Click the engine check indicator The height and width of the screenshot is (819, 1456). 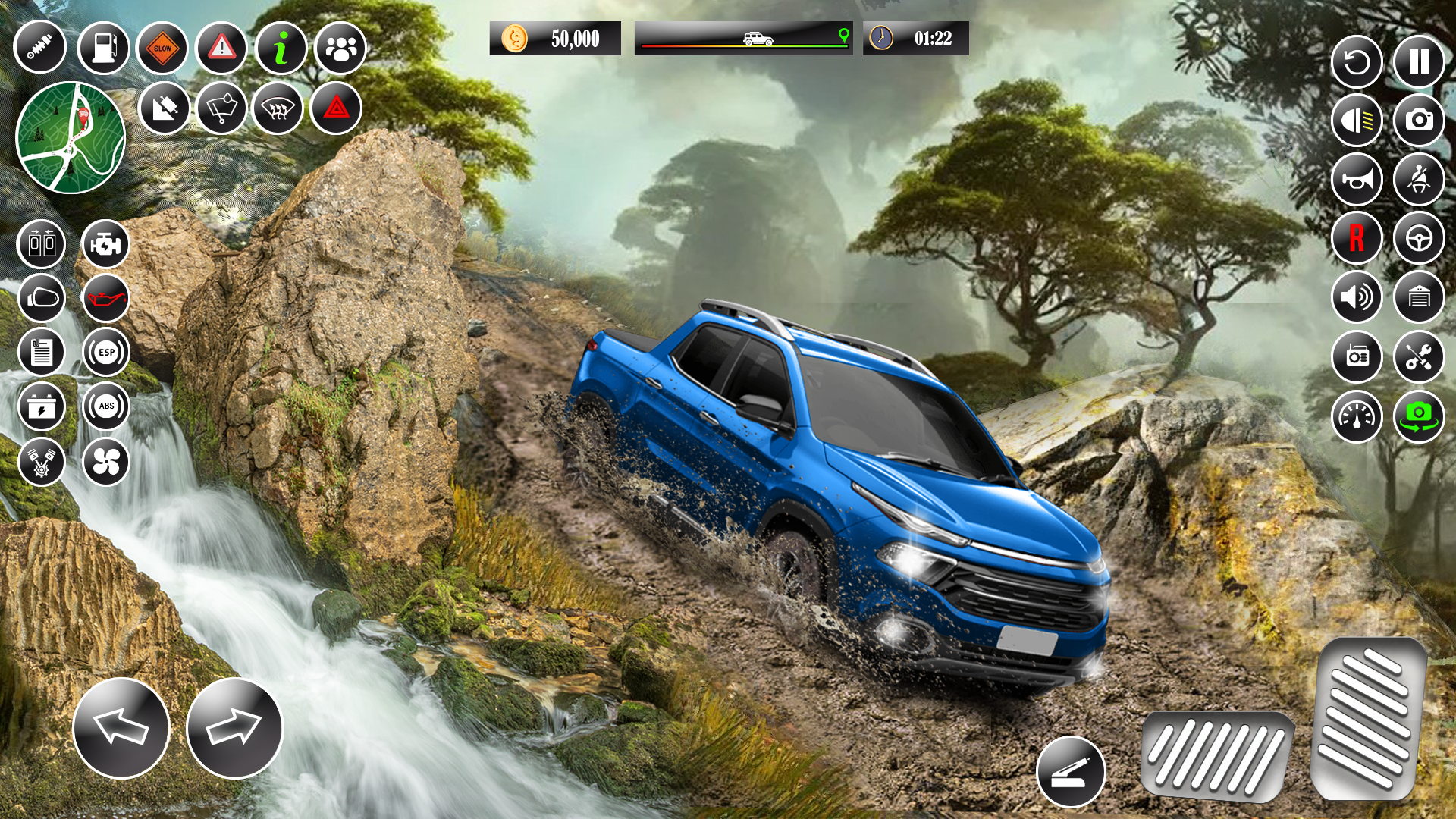click(x=105, y=244)
